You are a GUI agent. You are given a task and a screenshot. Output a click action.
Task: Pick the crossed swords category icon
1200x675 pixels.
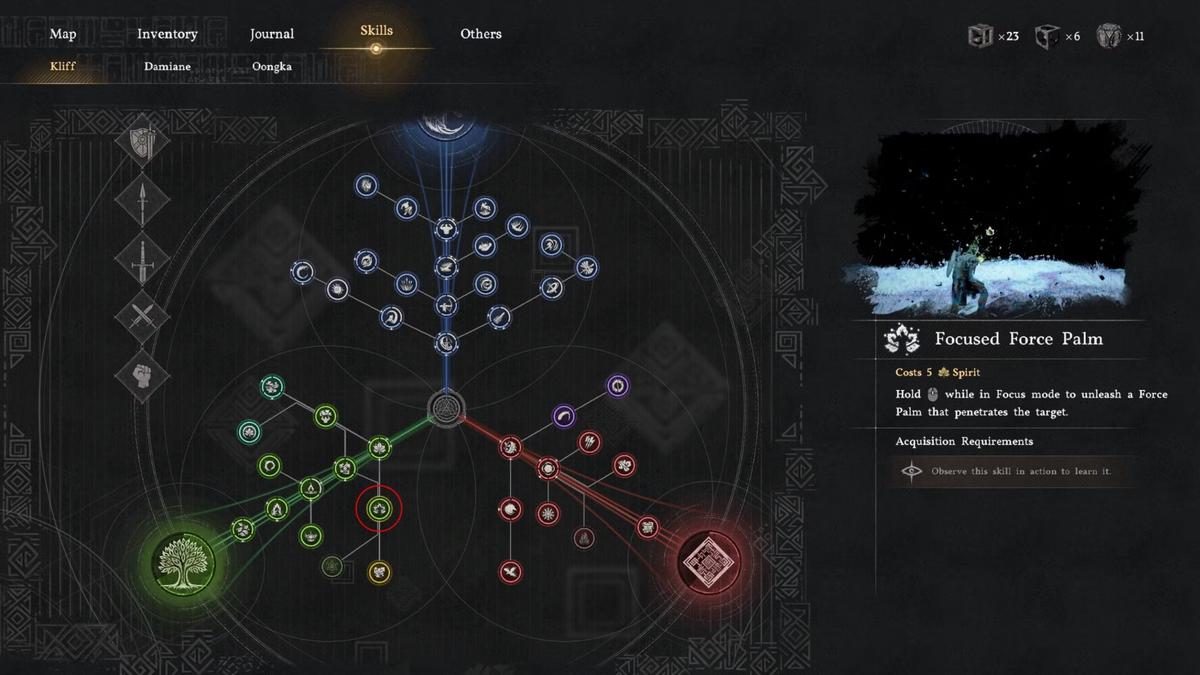[142, 318]
